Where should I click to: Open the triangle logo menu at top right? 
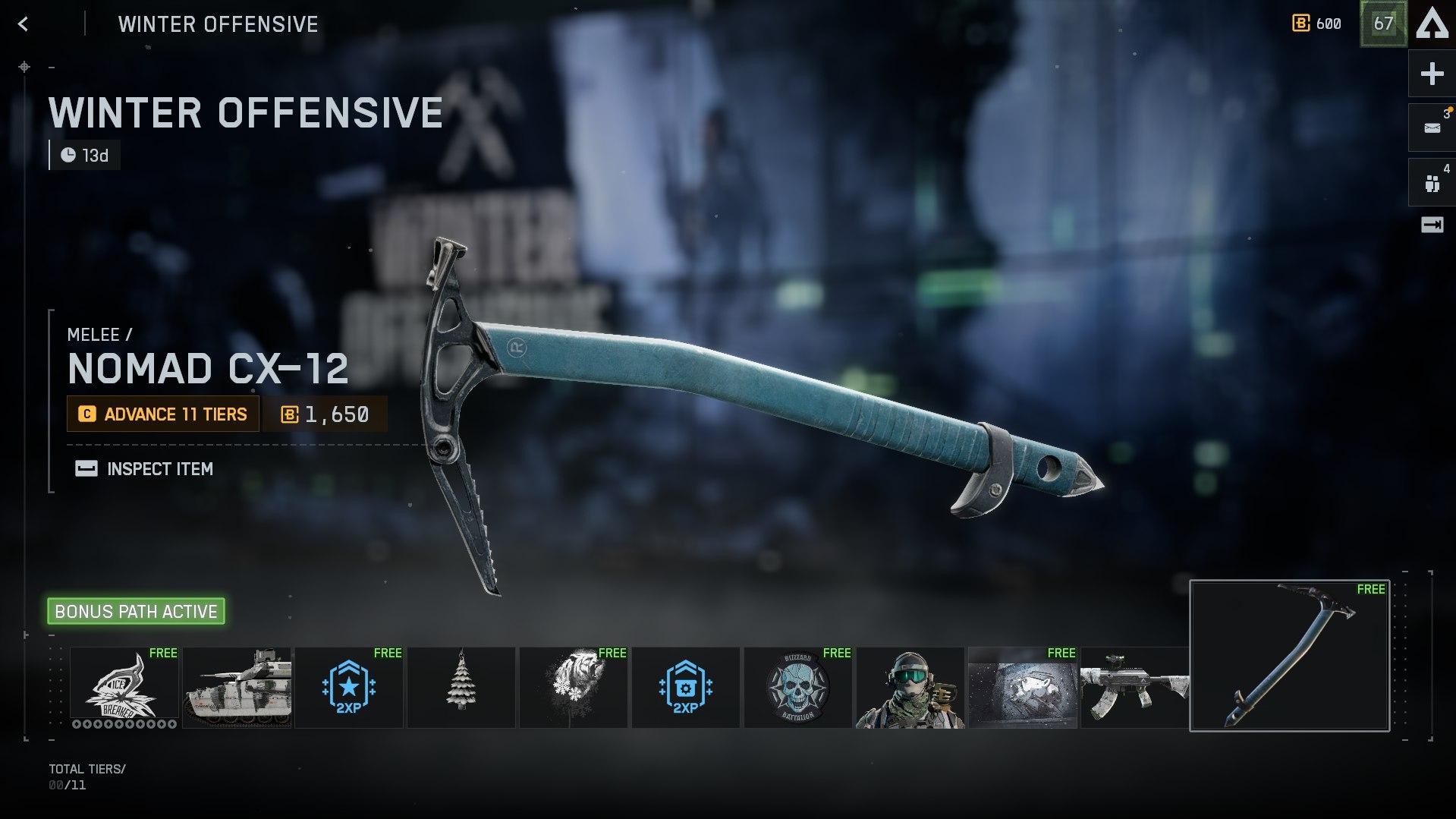click(1432, 24)
